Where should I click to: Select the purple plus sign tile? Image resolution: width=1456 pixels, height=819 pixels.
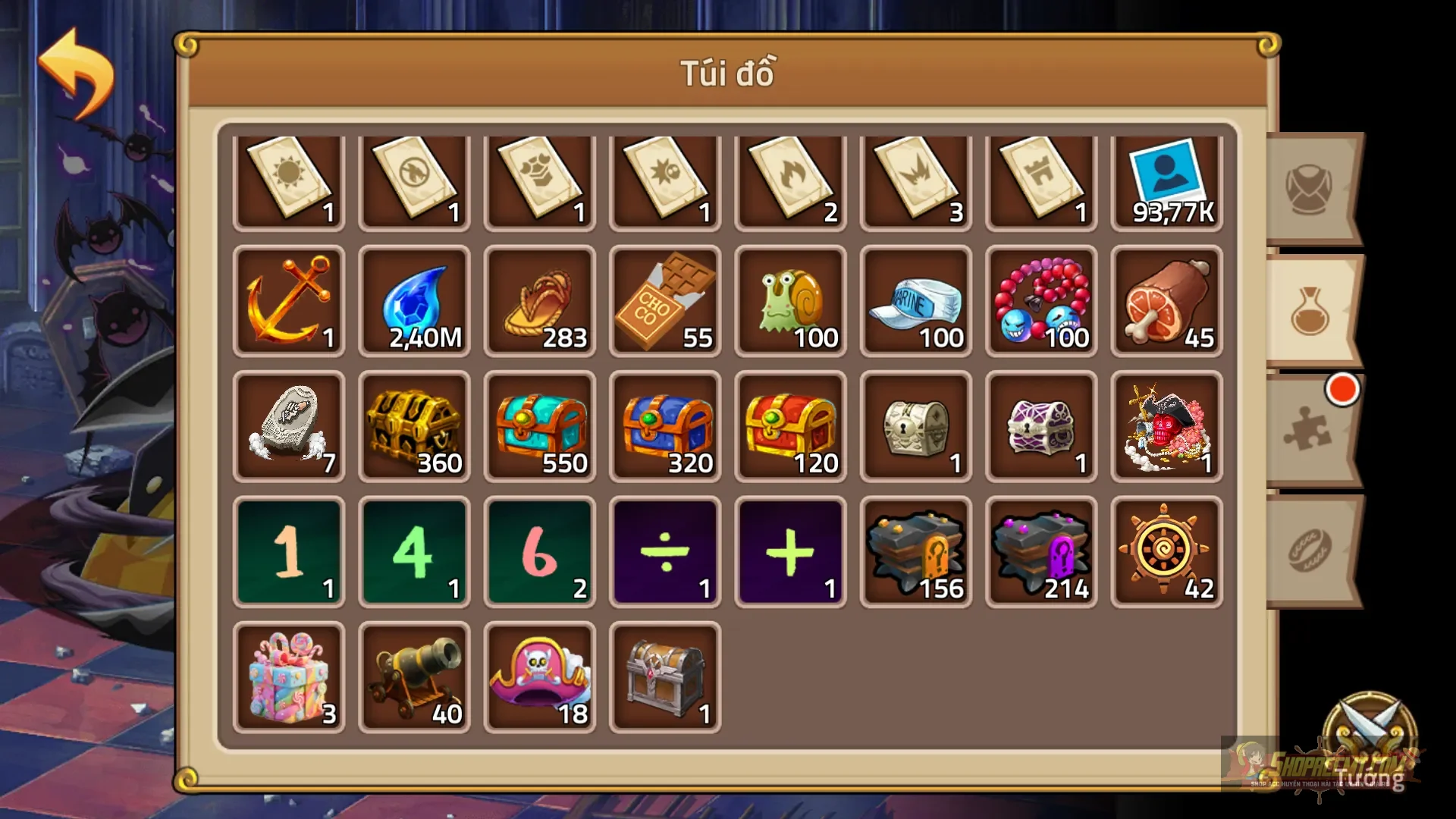pyautogui.click(x=790, y=552)
